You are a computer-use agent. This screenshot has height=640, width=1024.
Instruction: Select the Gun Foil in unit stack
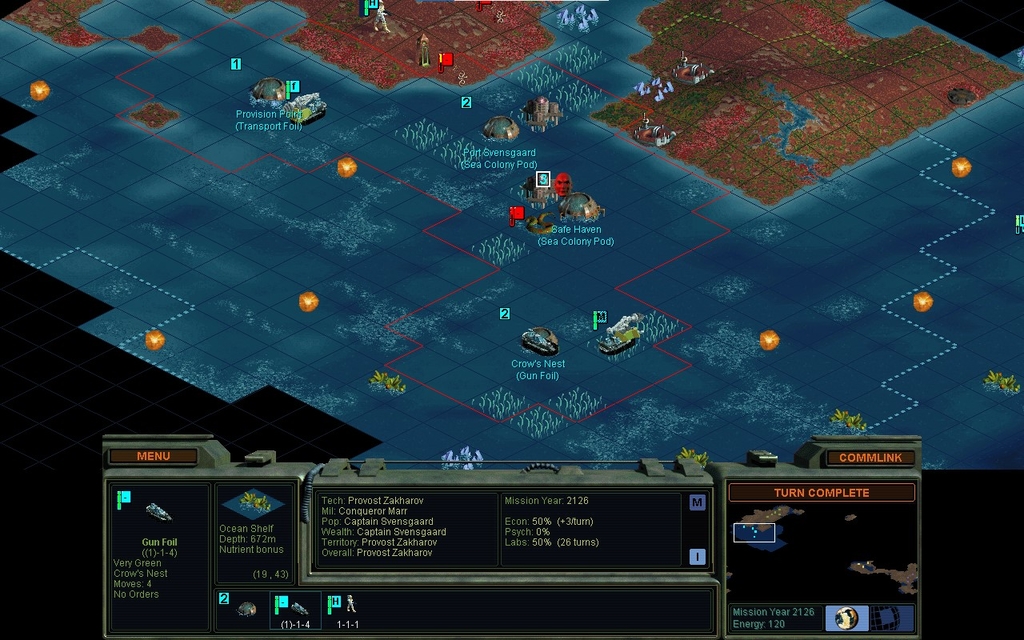click(x=297, y=608)
